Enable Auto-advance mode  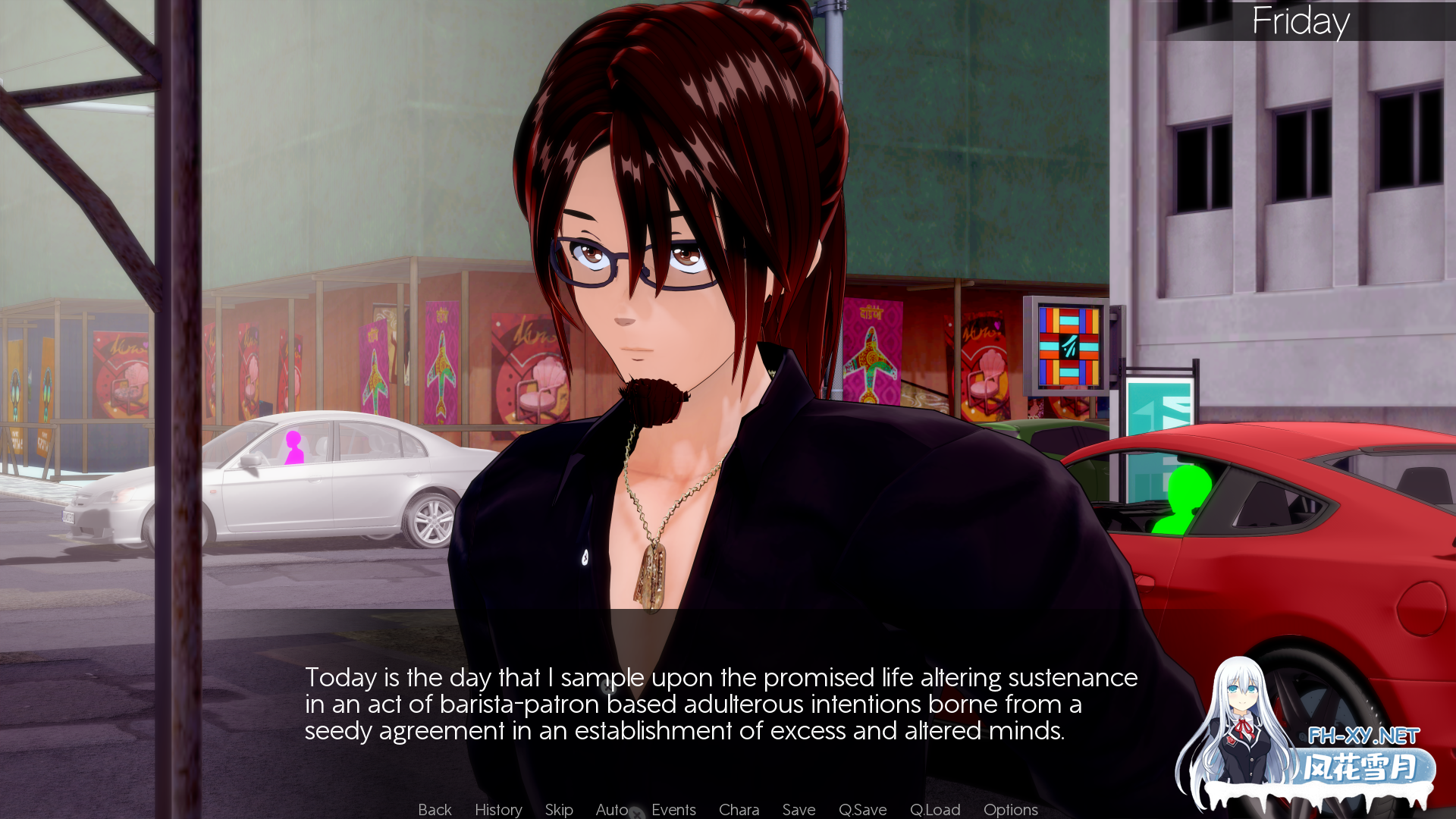point(611,809)
